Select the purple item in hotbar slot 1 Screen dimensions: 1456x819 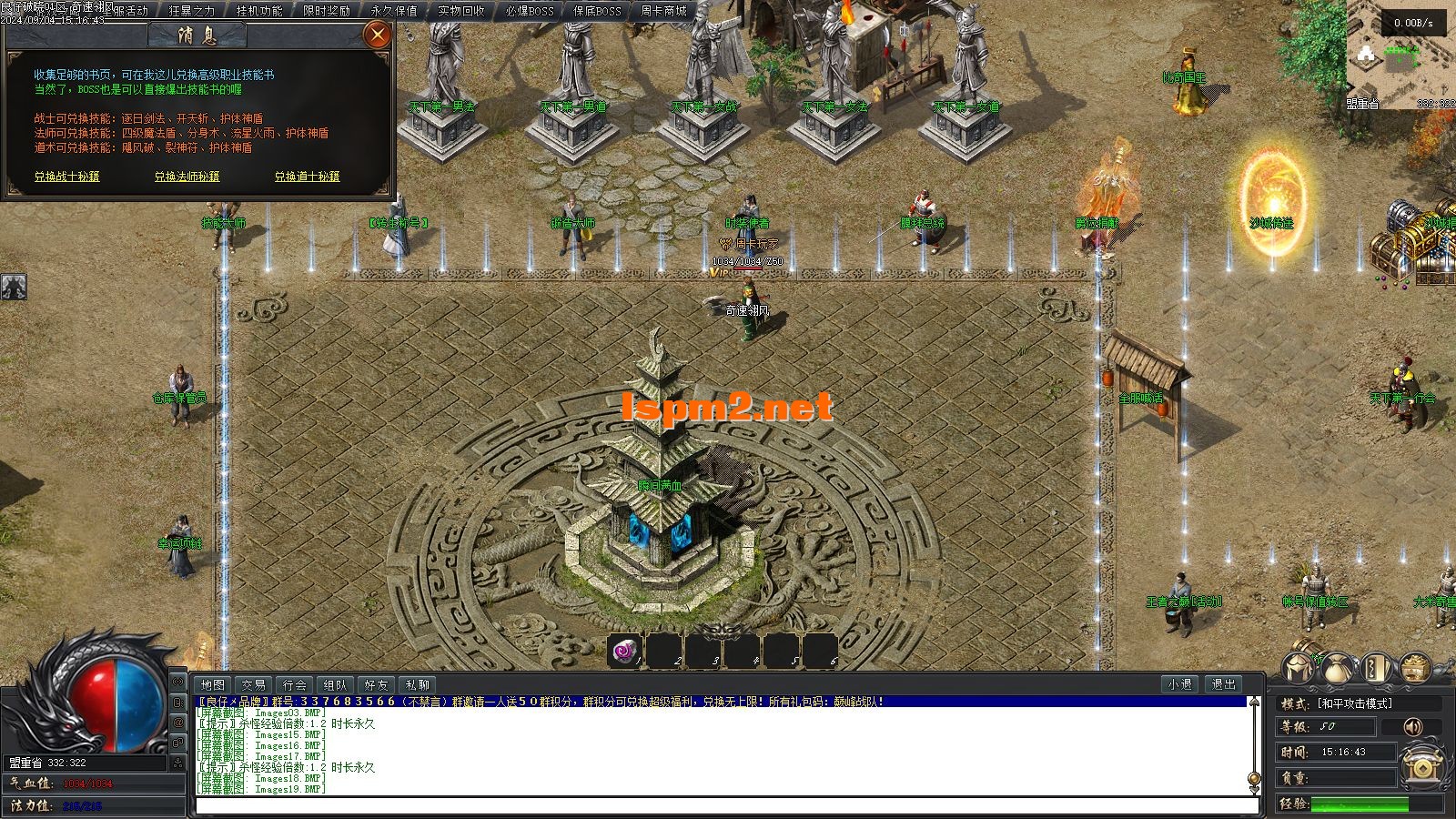click(x=624, y=651)
